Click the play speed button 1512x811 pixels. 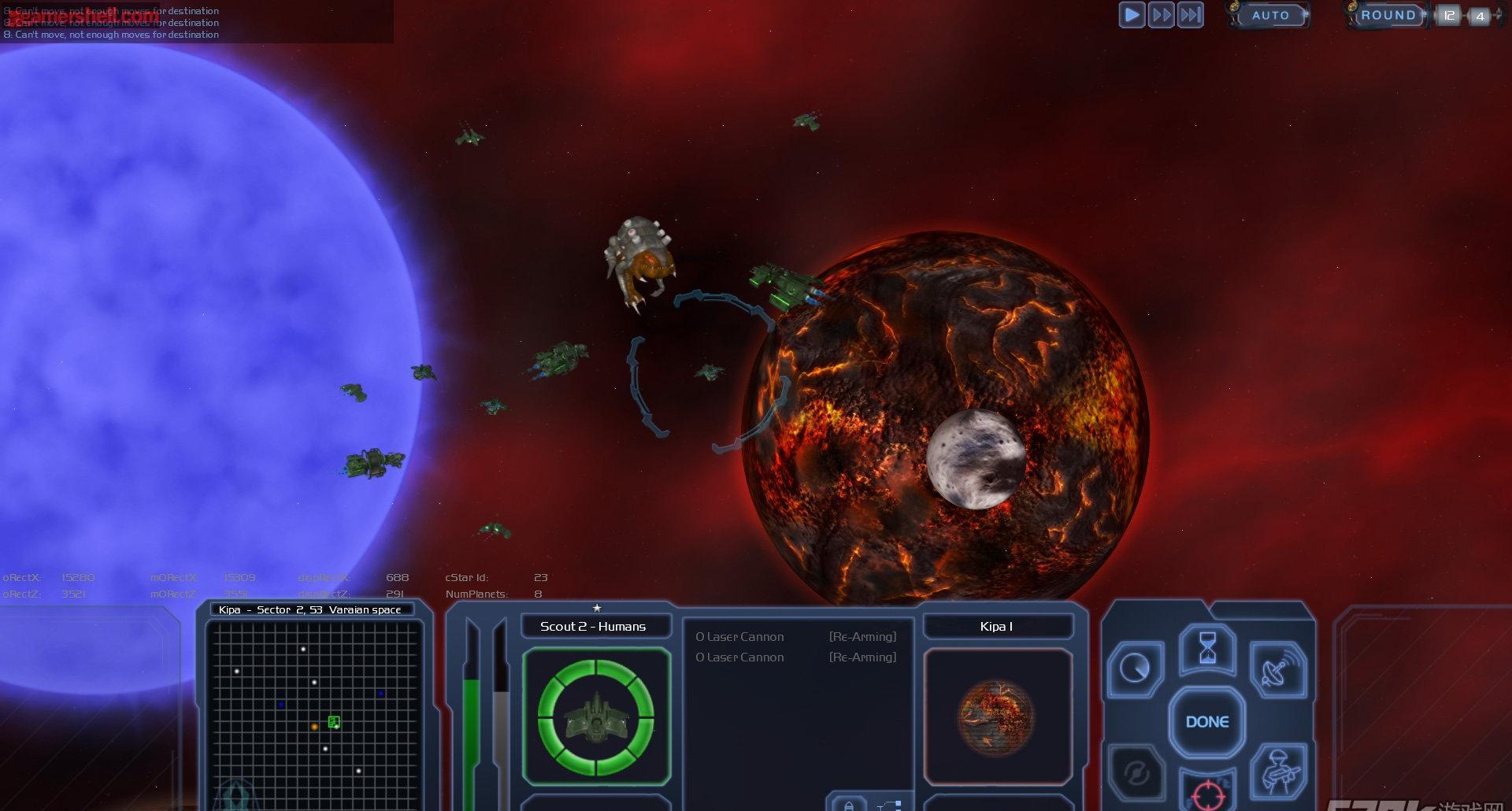coord(1132,15)
